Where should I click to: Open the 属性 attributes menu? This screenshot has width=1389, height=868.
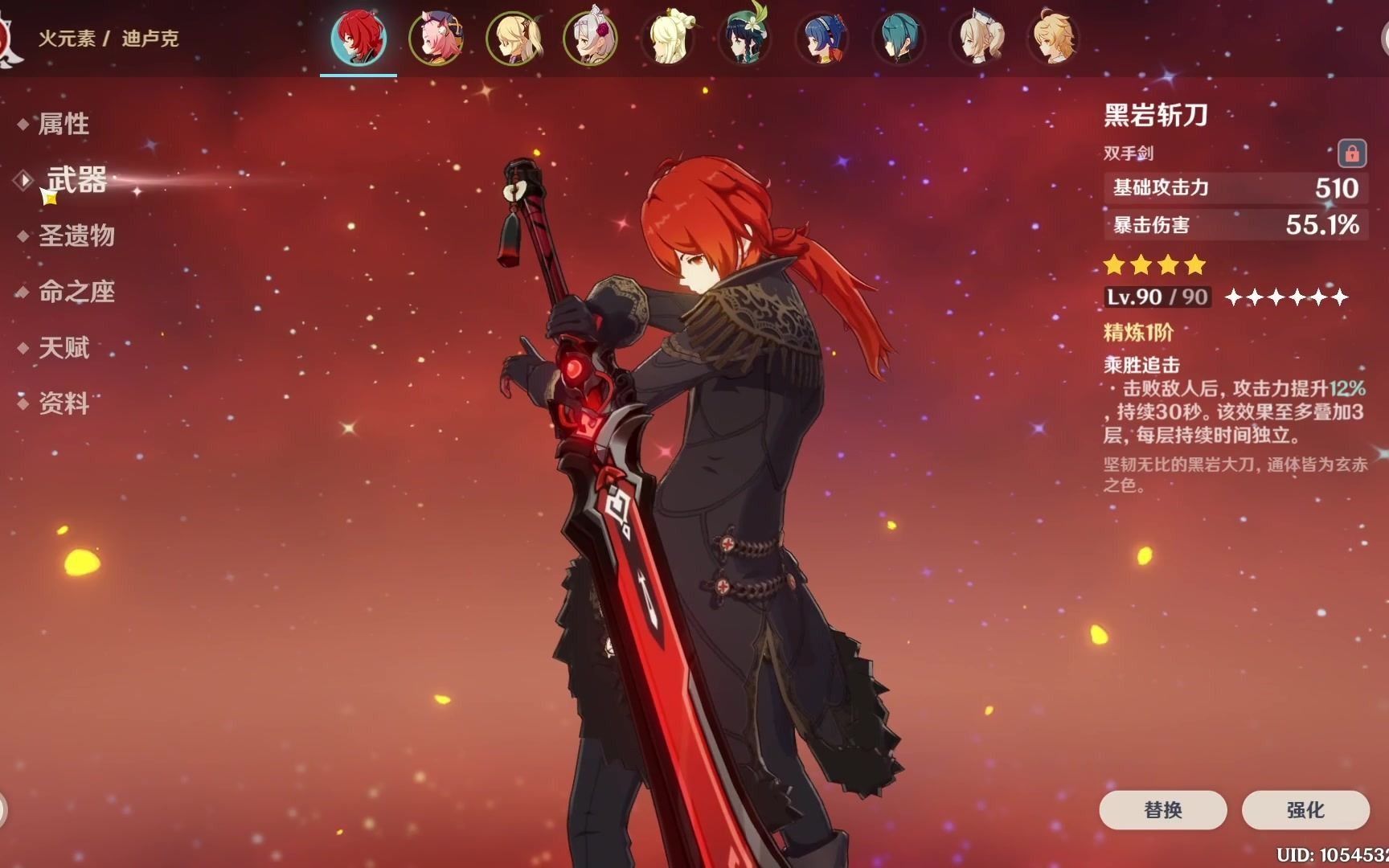point(64,124)
